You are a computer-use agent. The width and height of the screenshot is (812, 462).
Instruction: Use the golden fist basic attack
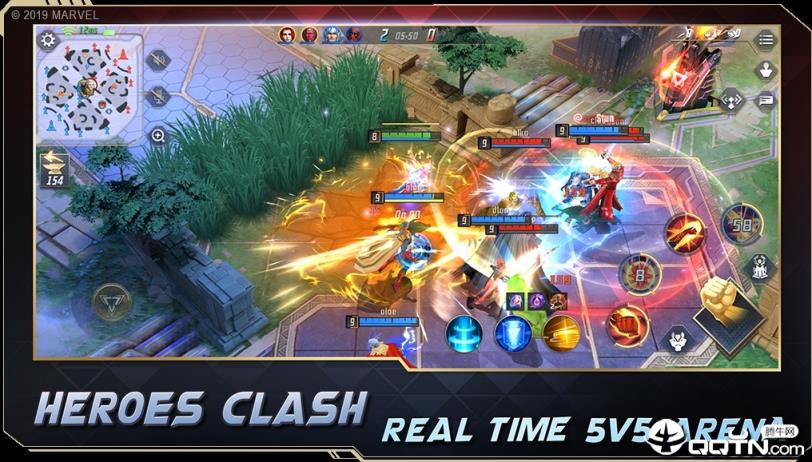[727, 310]
